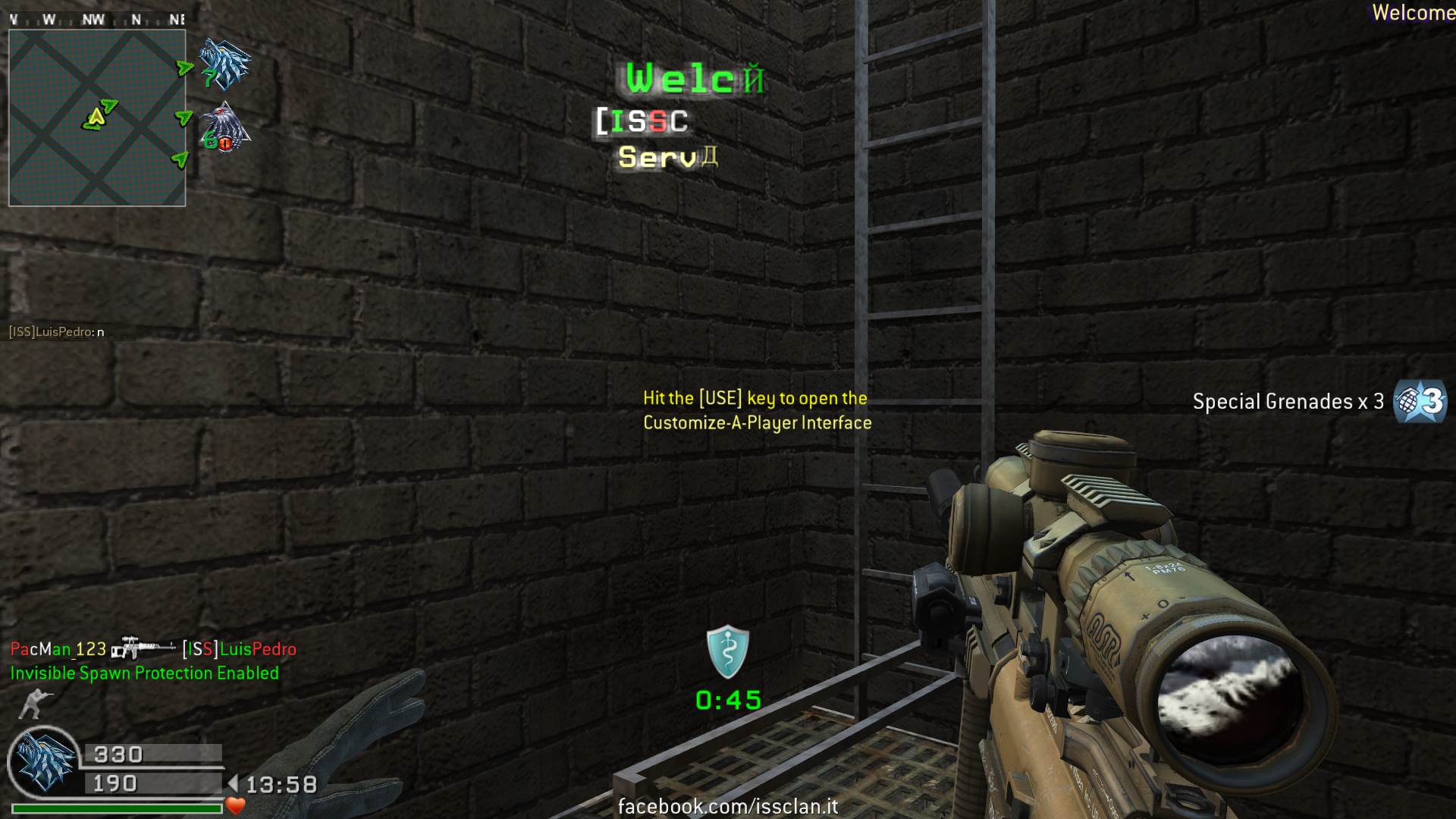
Task: Open the facebook.com/issclan.it link text
Action: pyautogui.click(x=728, y=806)
